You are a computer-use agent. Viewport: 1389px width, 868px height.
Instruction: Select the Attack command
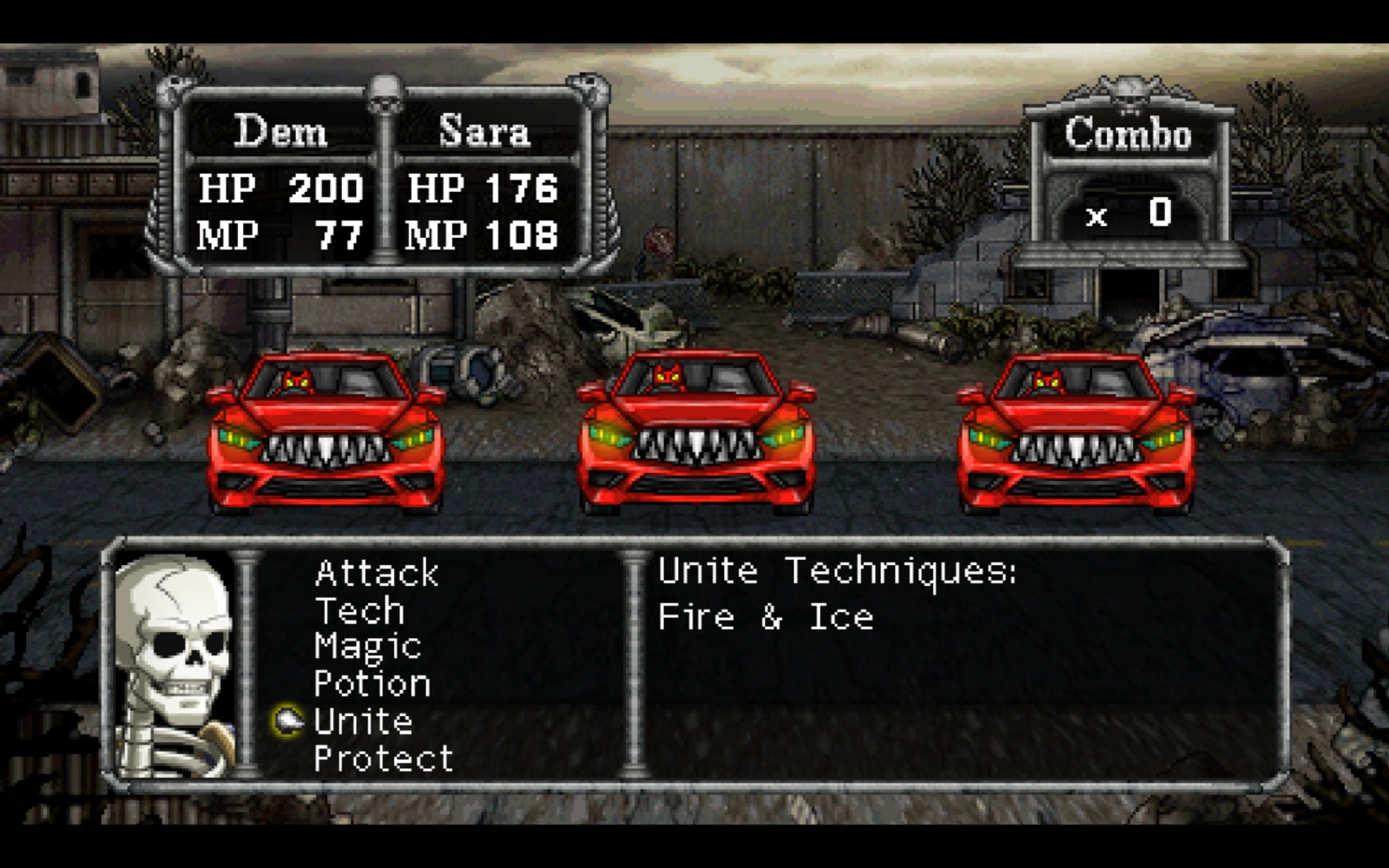point(377,573)
